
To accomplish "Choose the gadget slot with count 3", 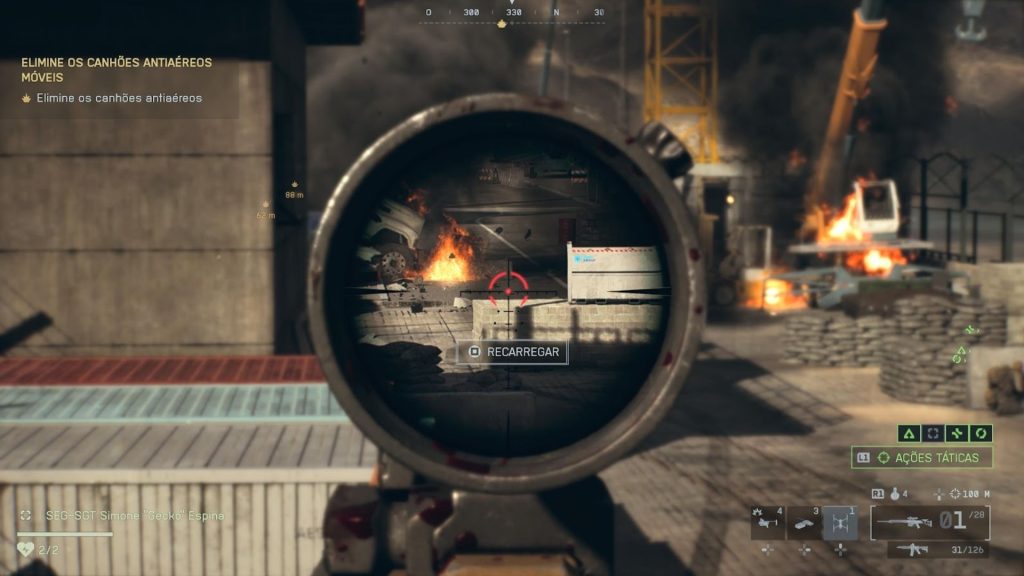I will pyautogui.click(x=804, y=522).
